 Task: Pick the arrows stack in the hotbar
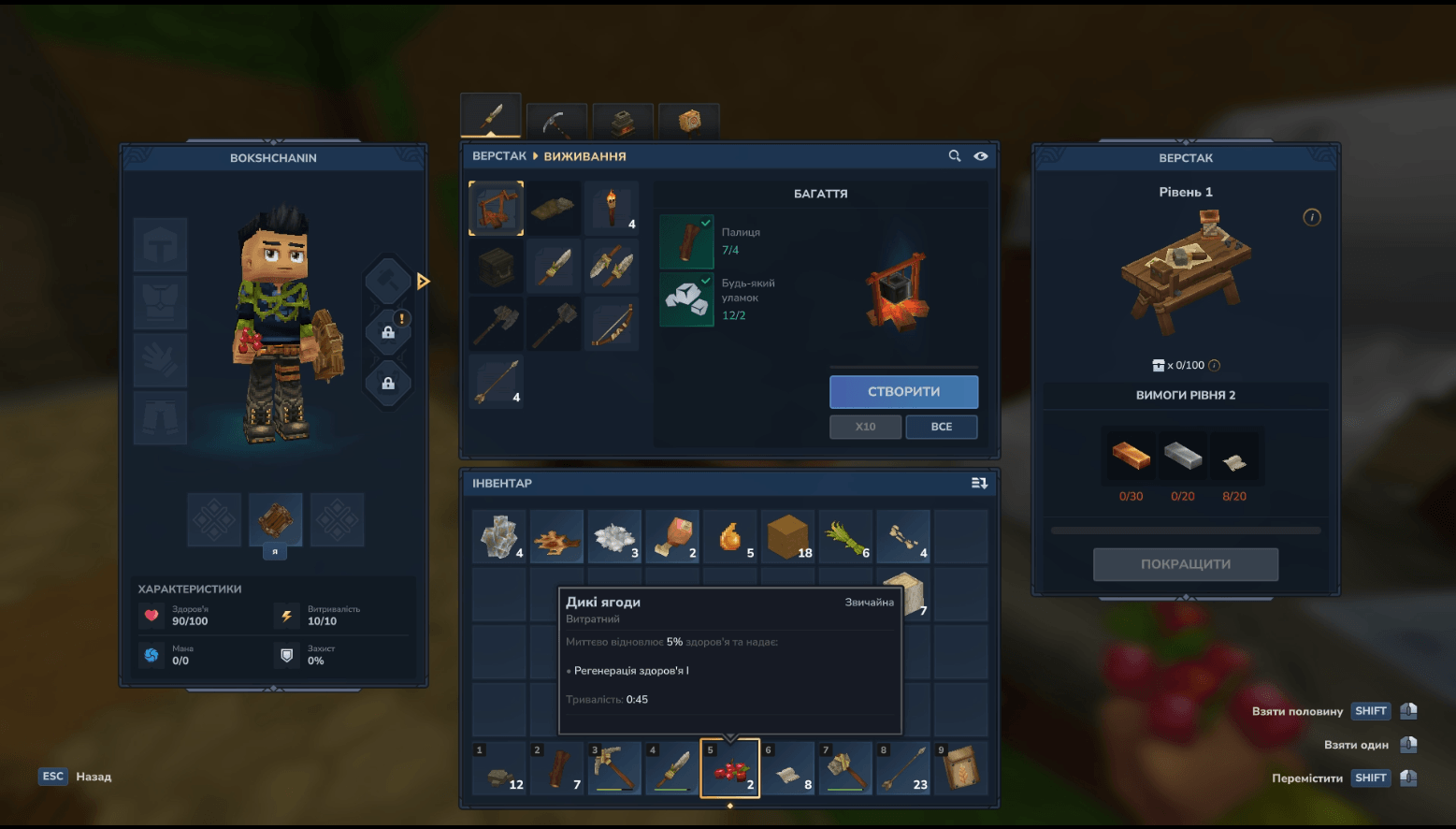click(903, 768)
